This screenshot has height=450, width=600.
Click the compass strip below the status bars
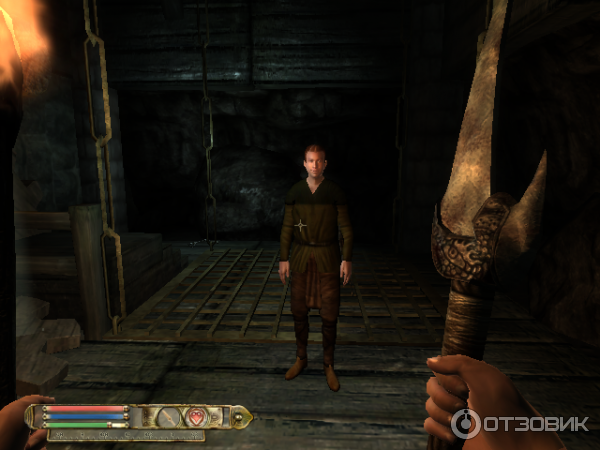click(127, 435)
